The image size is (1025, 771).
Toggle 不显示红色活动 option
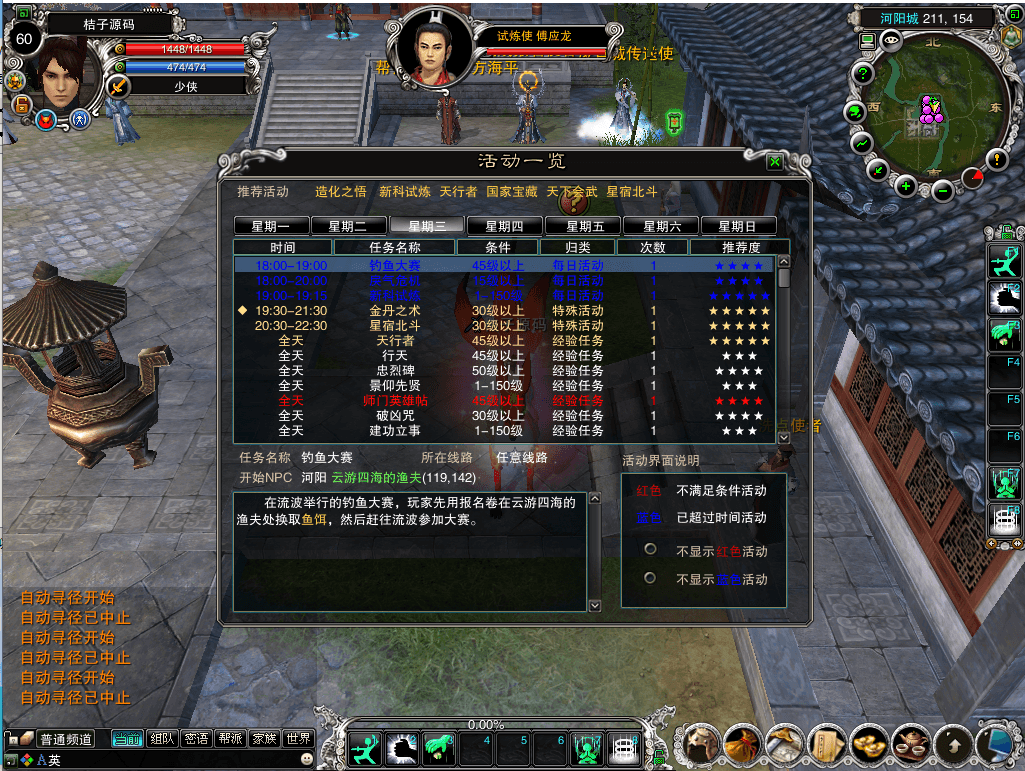pos(650,550)
